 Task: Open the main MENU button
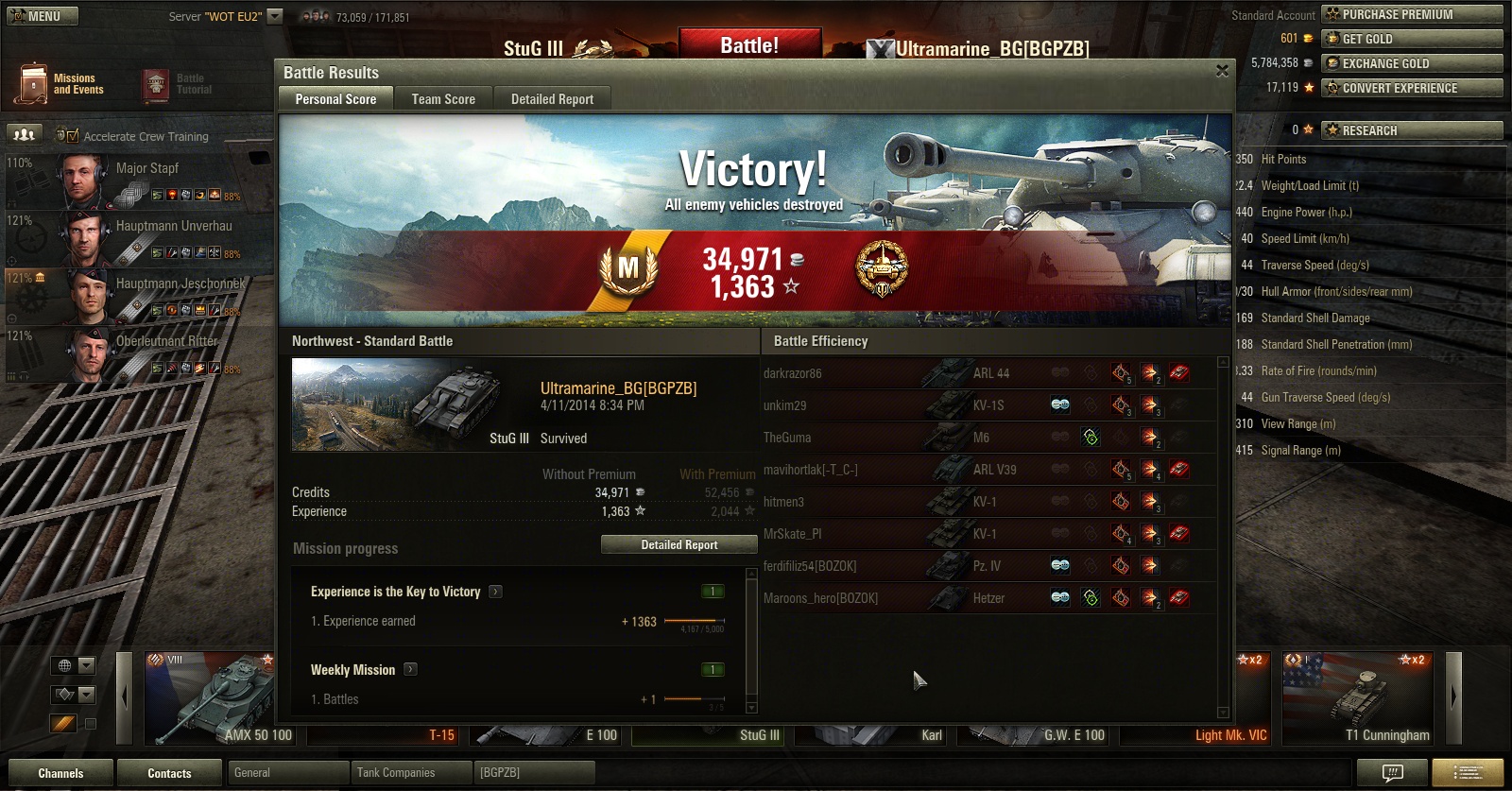[x=43, y=16]
